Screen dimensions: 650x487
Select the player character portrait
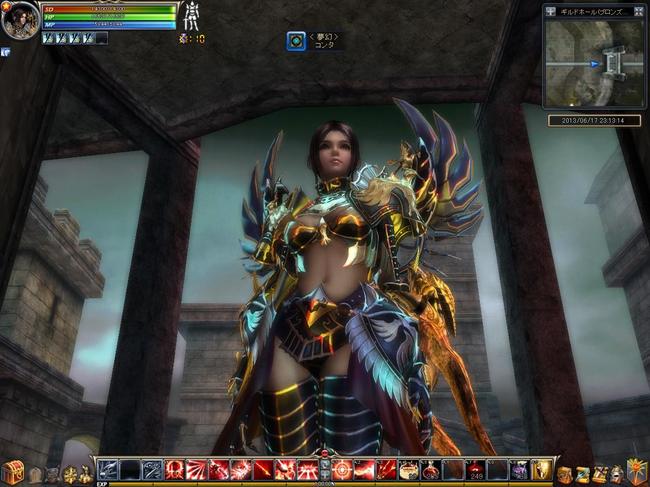[20, 20]
